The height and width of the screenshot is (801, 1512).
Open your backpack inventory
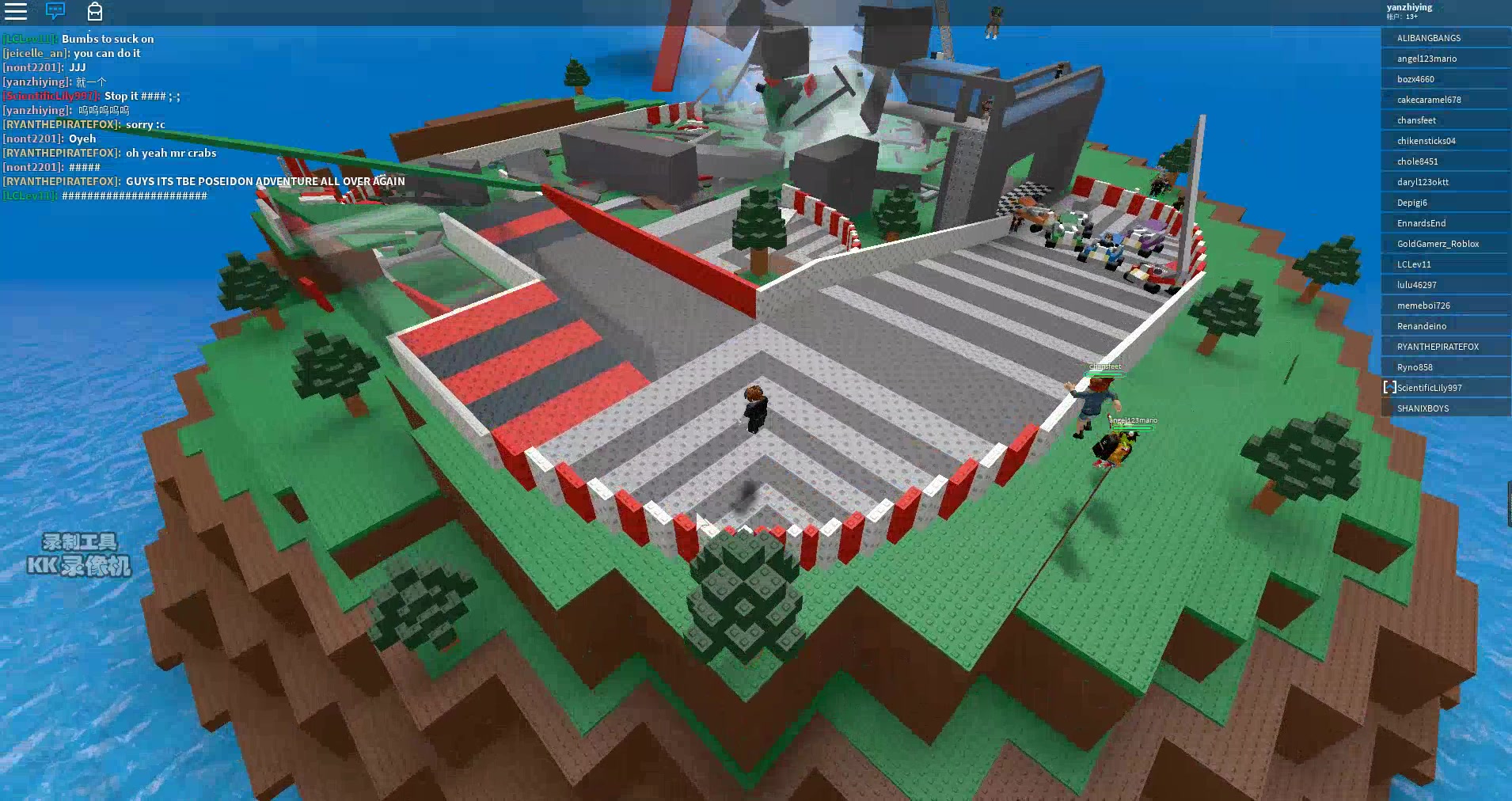pyautogui.click(x=95, y=13)
